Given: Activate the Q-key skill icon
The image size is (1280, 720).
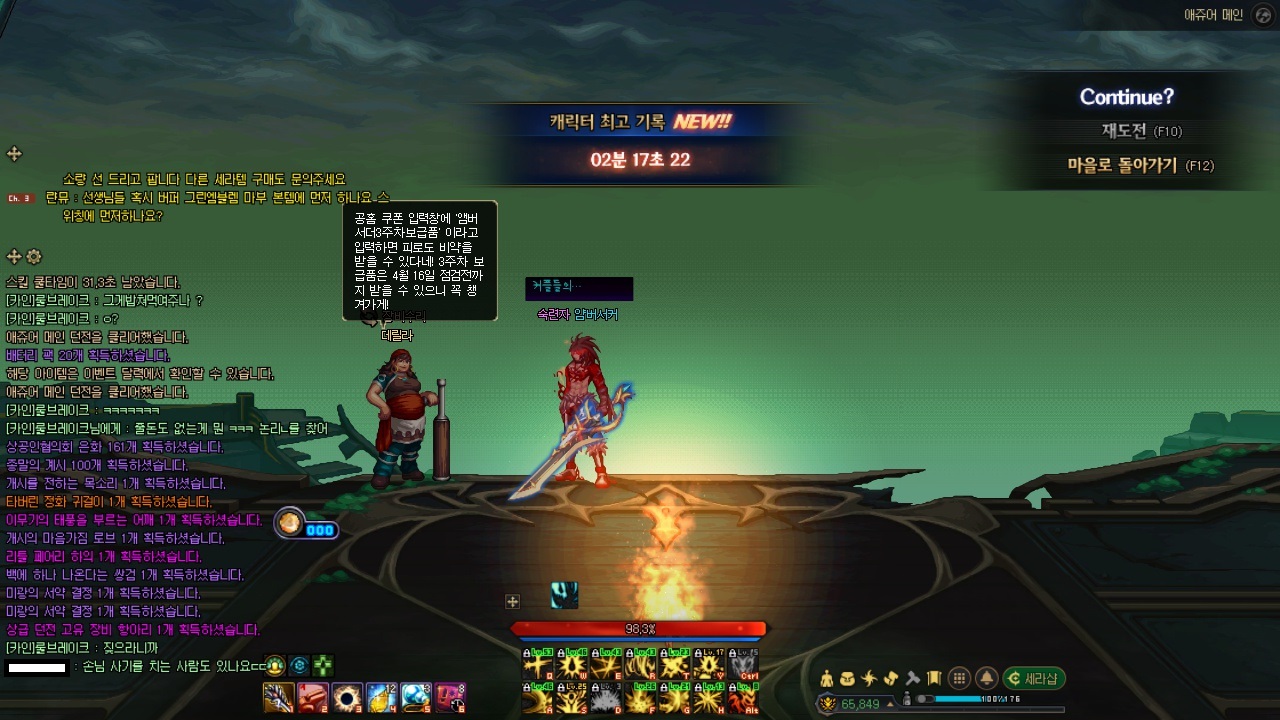Looking at the screenshot, I should [x=538, y=664].
